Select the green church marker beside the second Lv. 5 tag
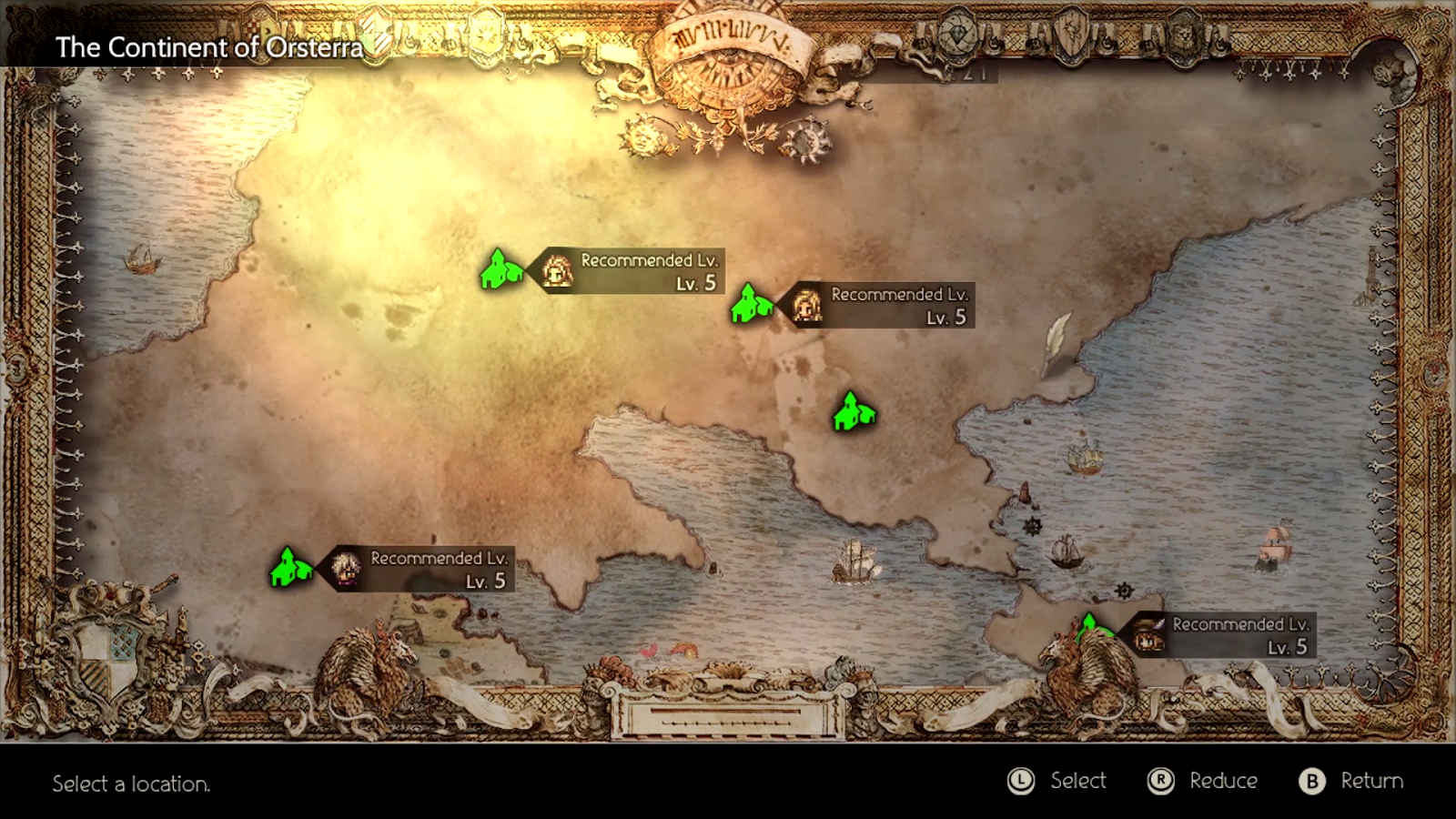The height and width of the screenshot is (819, 1456). (752, 305)
